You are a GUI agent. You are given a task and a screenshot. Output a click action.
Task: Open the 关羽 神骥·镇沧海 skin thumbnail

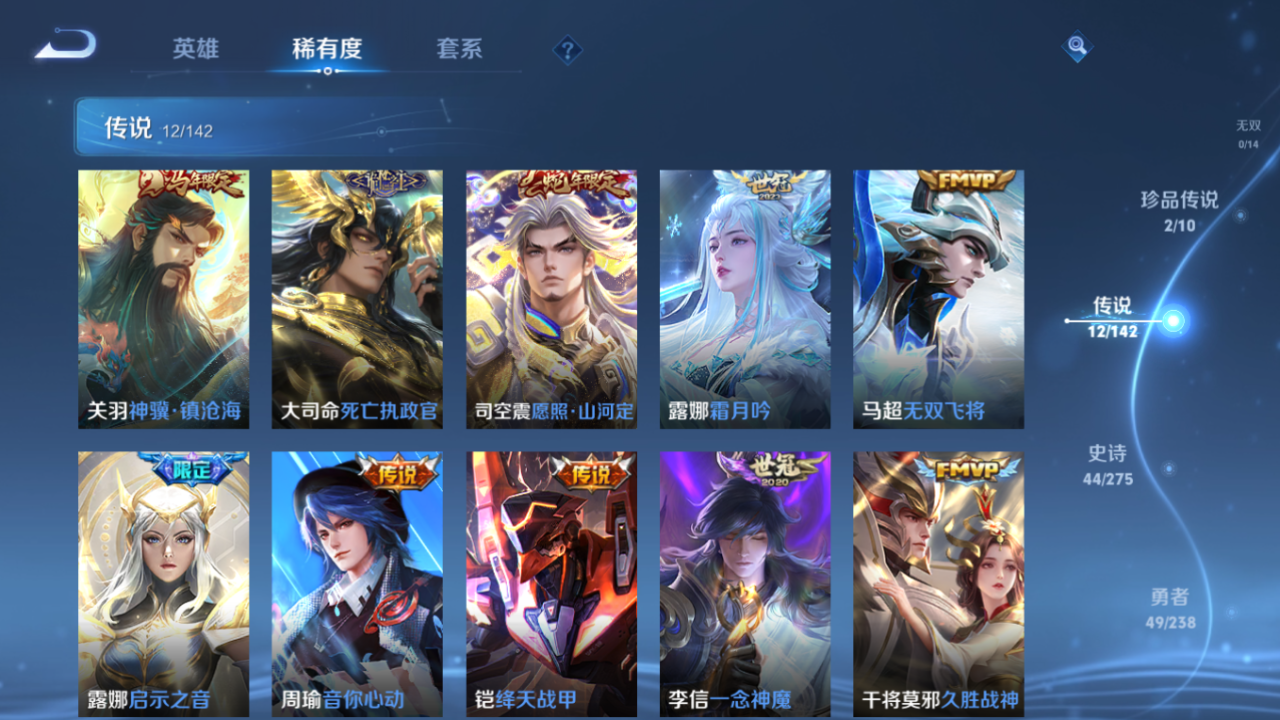[162, 297]
